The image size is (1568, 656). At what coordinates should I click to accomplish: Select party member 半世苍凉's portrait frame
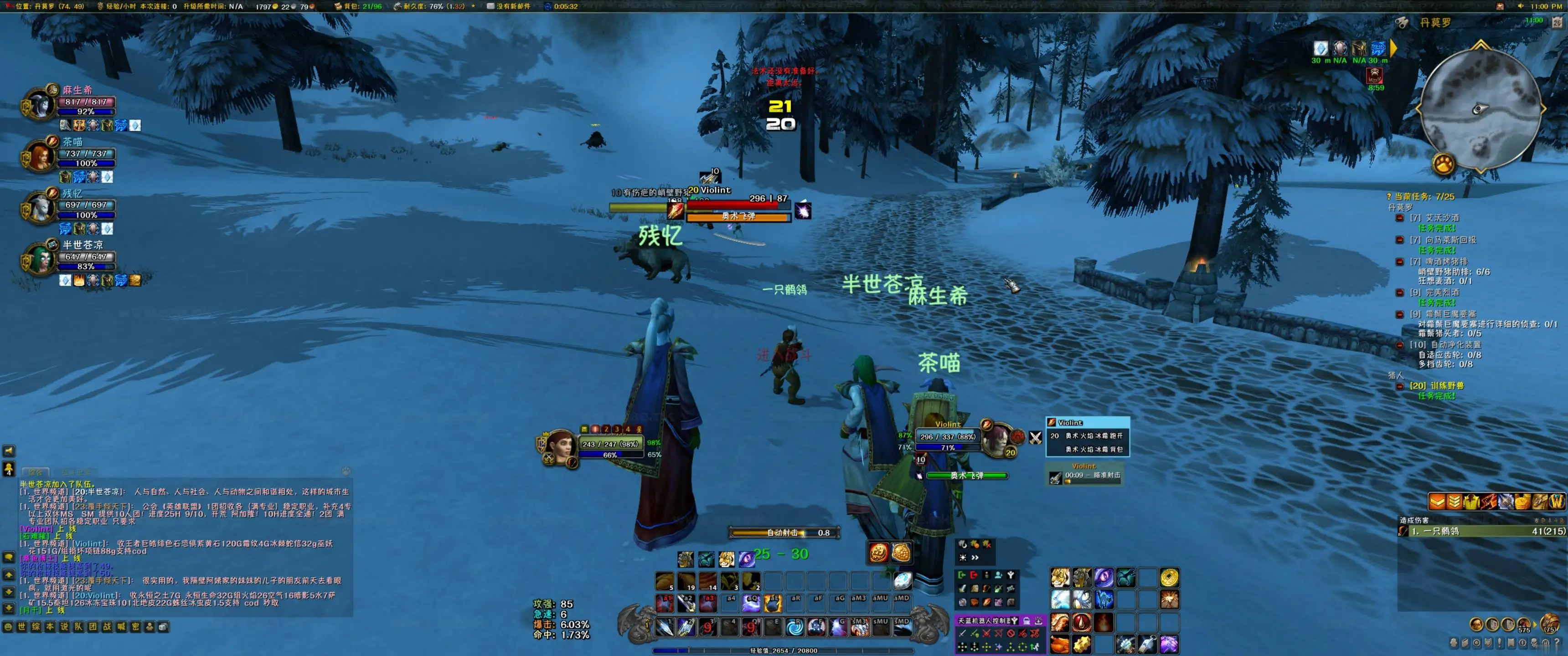pyautogui.click(x=40, y=260)
